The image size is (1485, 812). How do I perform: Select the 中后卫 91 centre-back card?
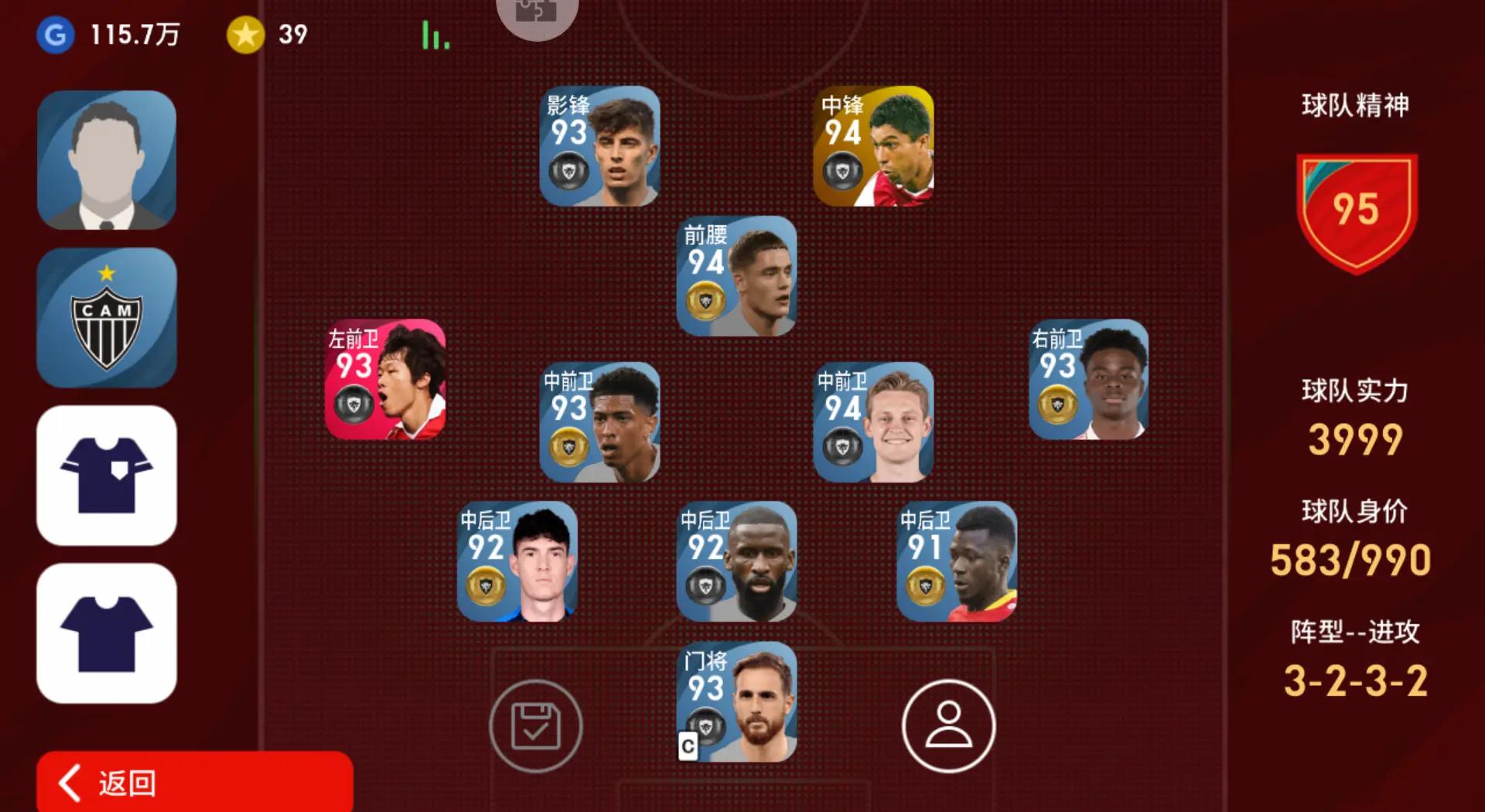(957, 561)
